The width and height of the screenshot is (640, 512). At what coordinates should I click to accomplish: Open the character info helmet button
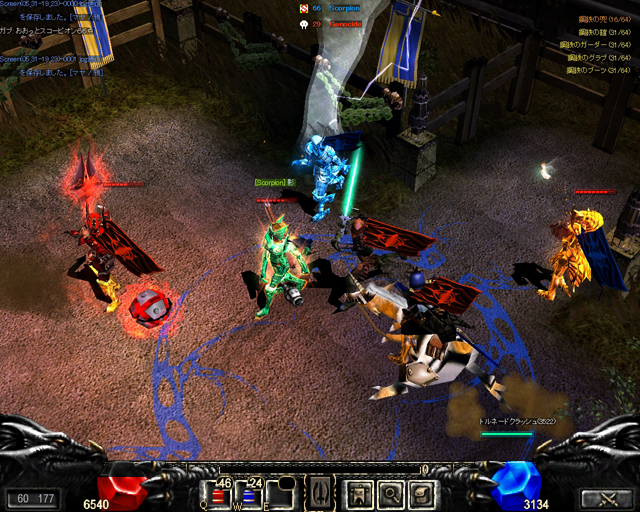pyautogui.click(x=358, y=494)
